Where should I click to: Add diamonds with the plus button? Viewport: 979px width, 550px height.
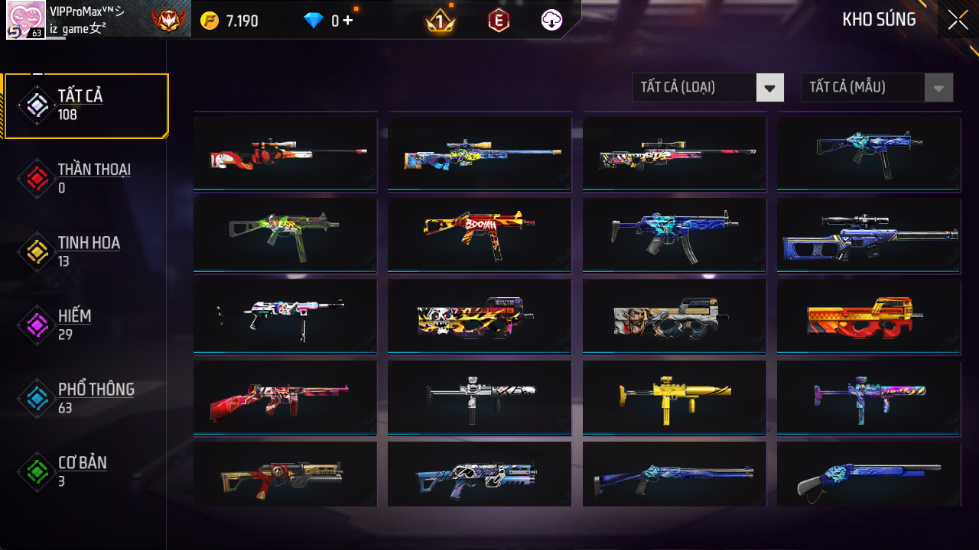[x=348, y=20]
